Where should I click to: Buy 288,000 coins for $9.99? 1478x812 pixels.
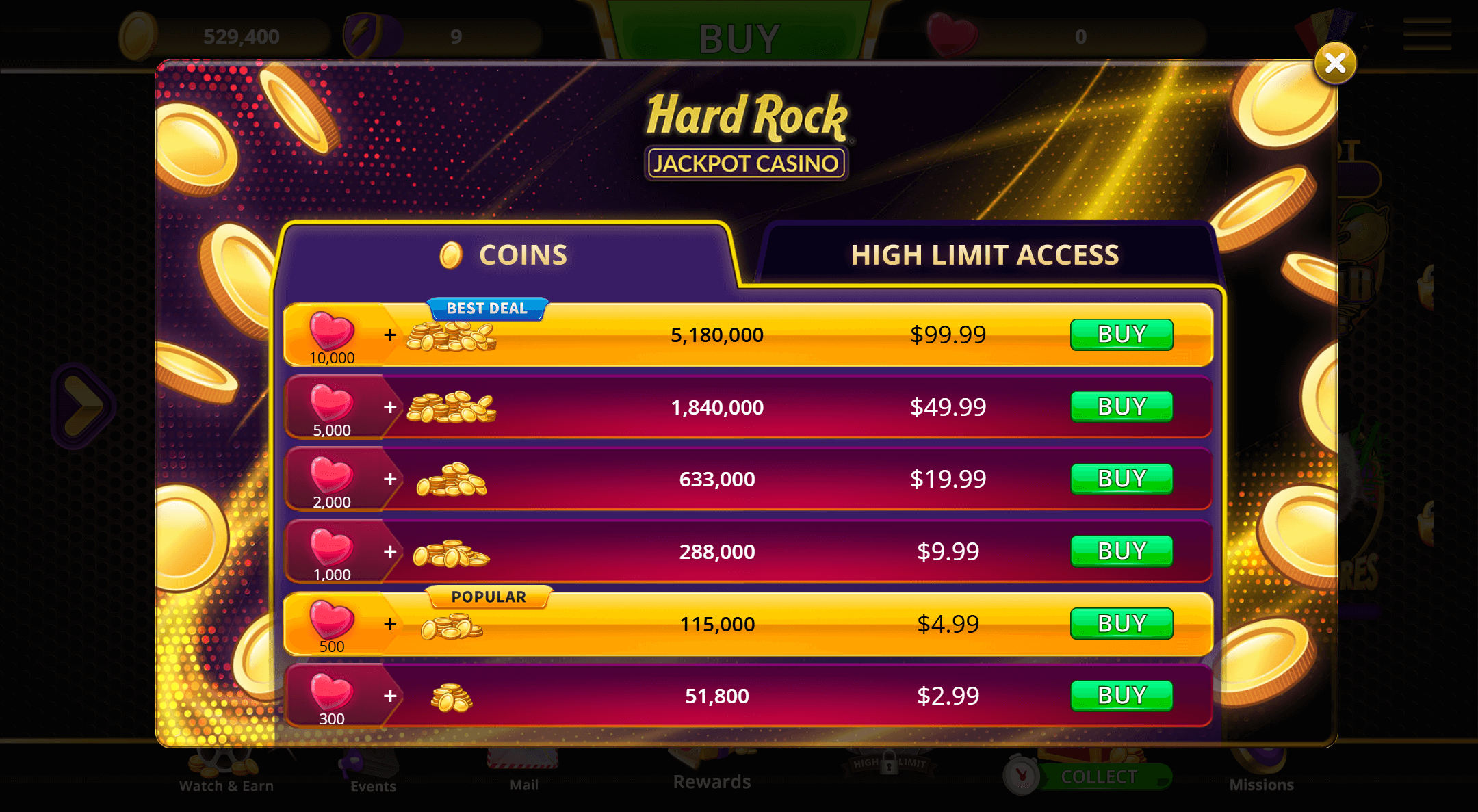(x=1121, y=551)
